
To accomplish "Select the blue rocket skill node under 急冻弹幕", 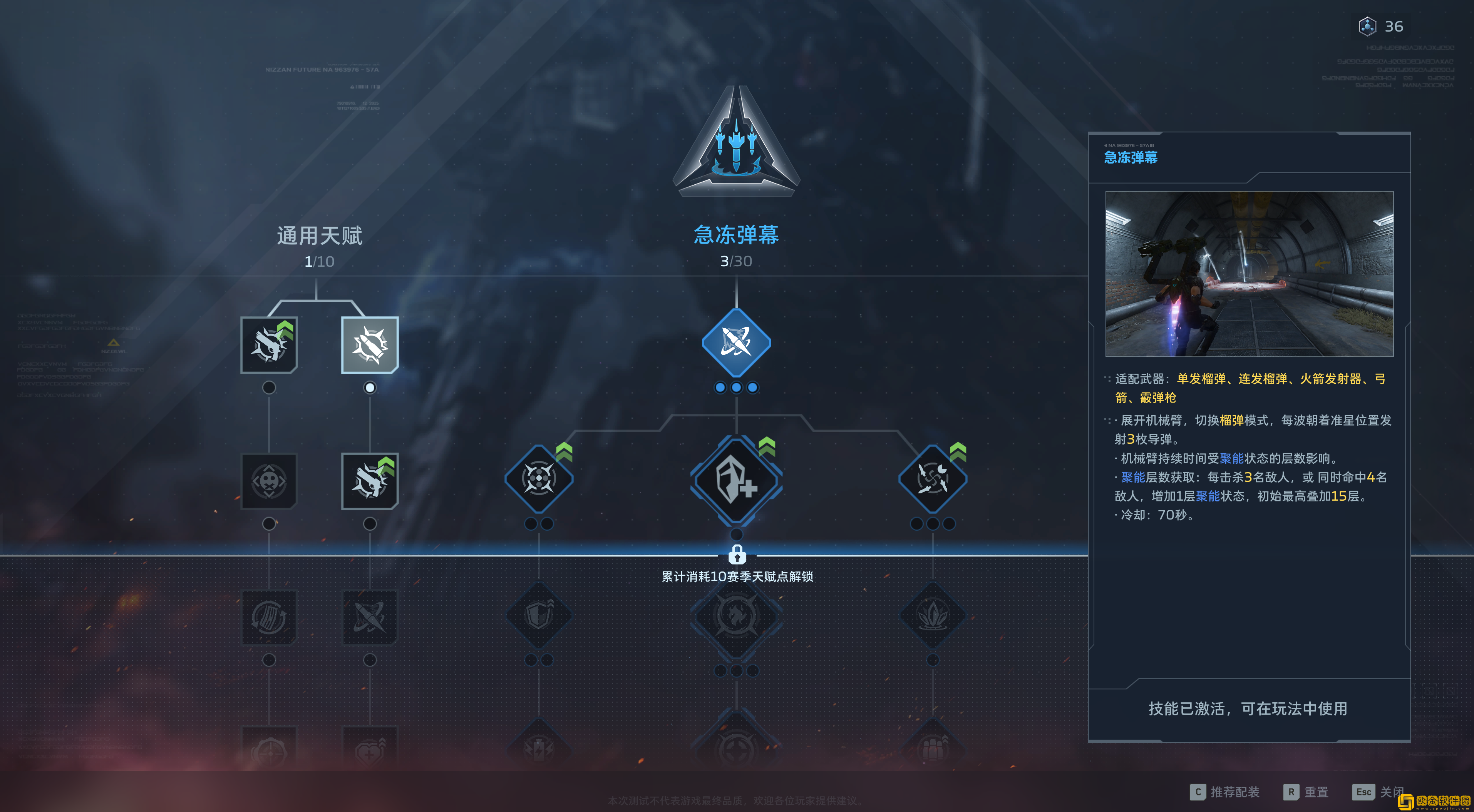I will [x=736, y=343].
